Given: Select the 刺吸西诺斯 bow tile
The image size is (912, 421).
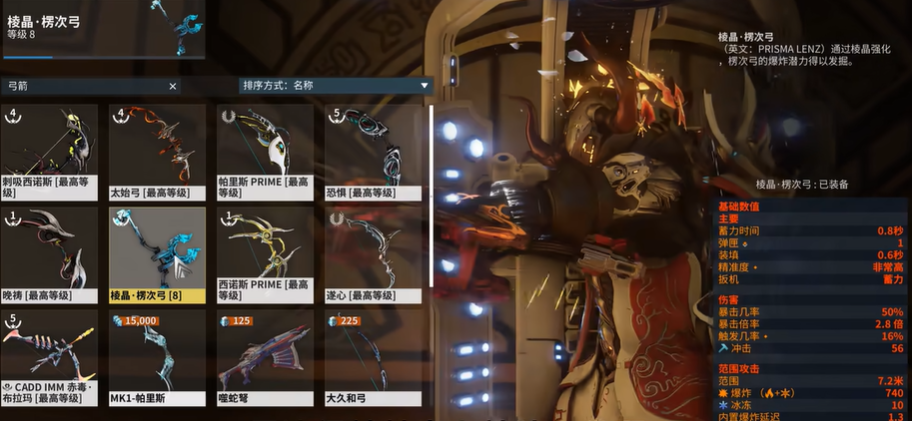Looking at the screenshot, I should pos(49,151).
